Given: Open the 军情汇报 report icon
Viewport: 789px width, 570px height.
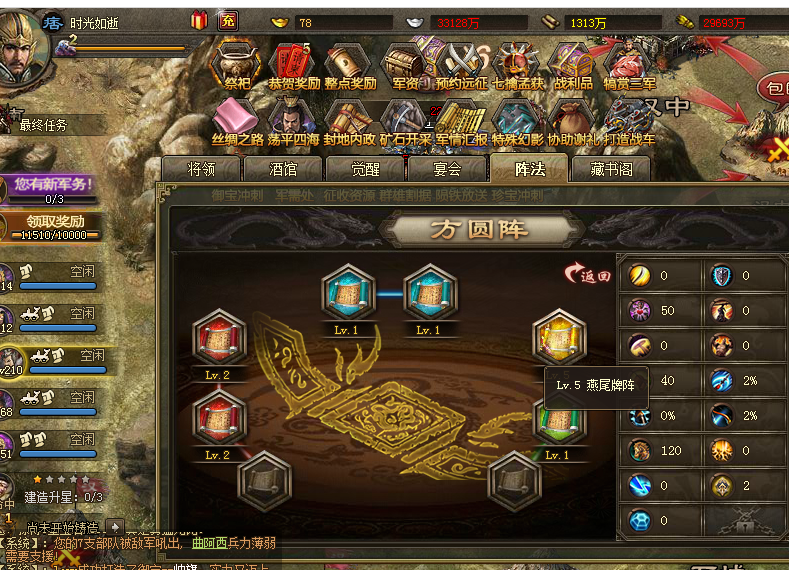Looking at the screenshot, I should tap(461, 118).
